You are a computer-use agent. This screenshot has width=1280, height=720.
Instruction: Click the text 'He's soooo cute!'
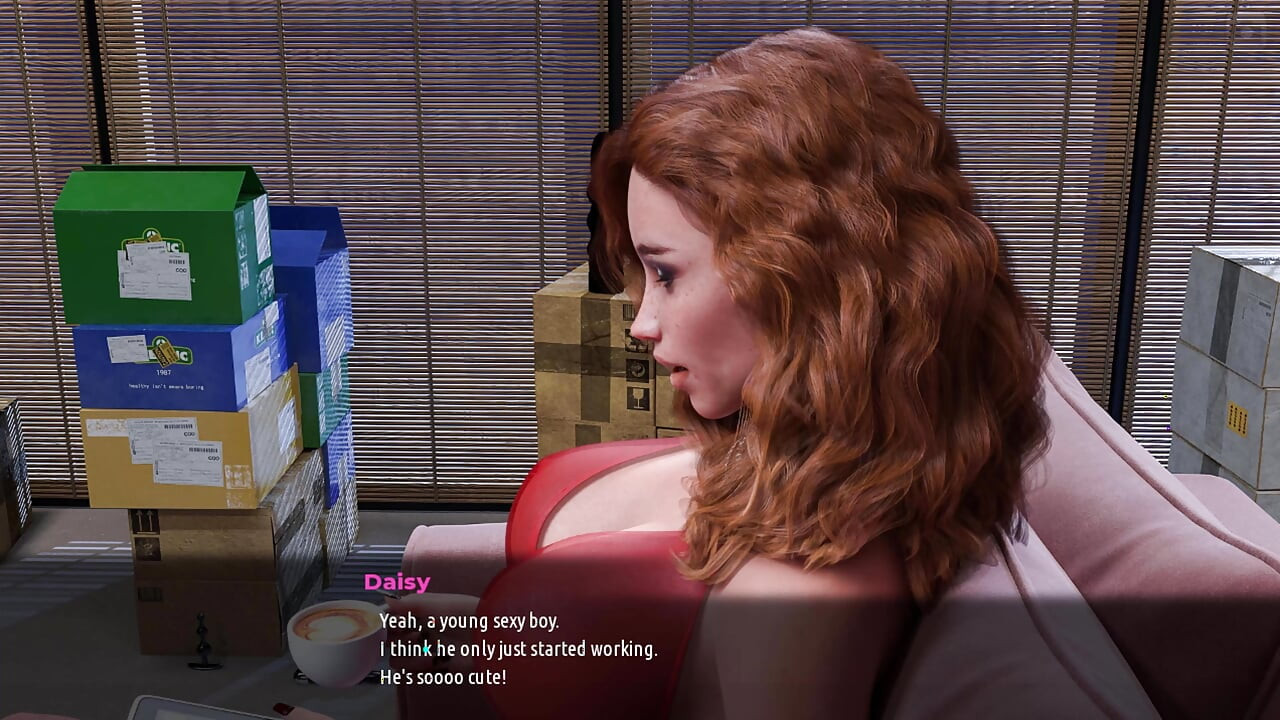pyautogui.click(x=447, y=676)
